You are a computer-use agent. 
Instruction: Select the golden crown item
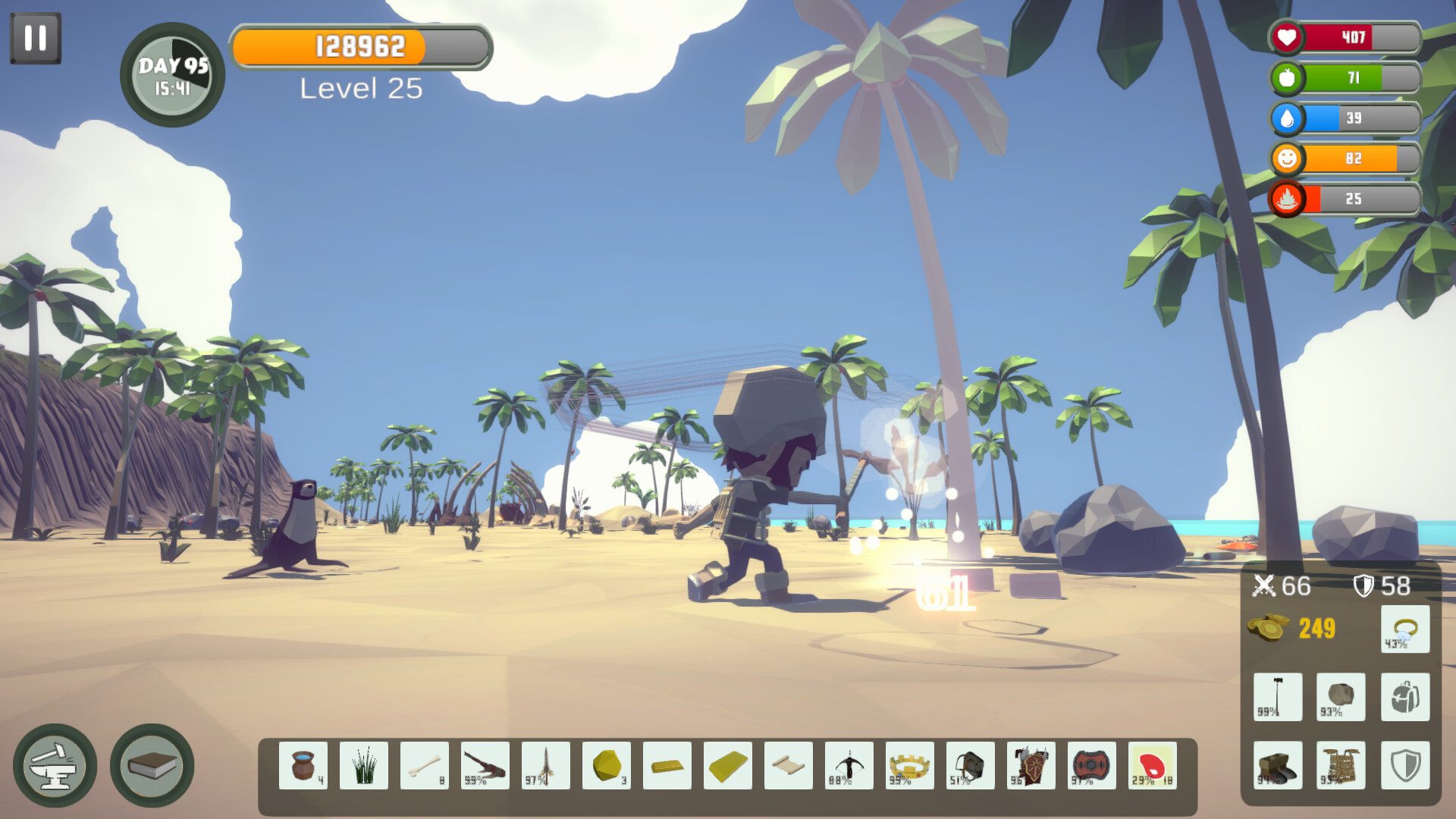pos(910,767)
